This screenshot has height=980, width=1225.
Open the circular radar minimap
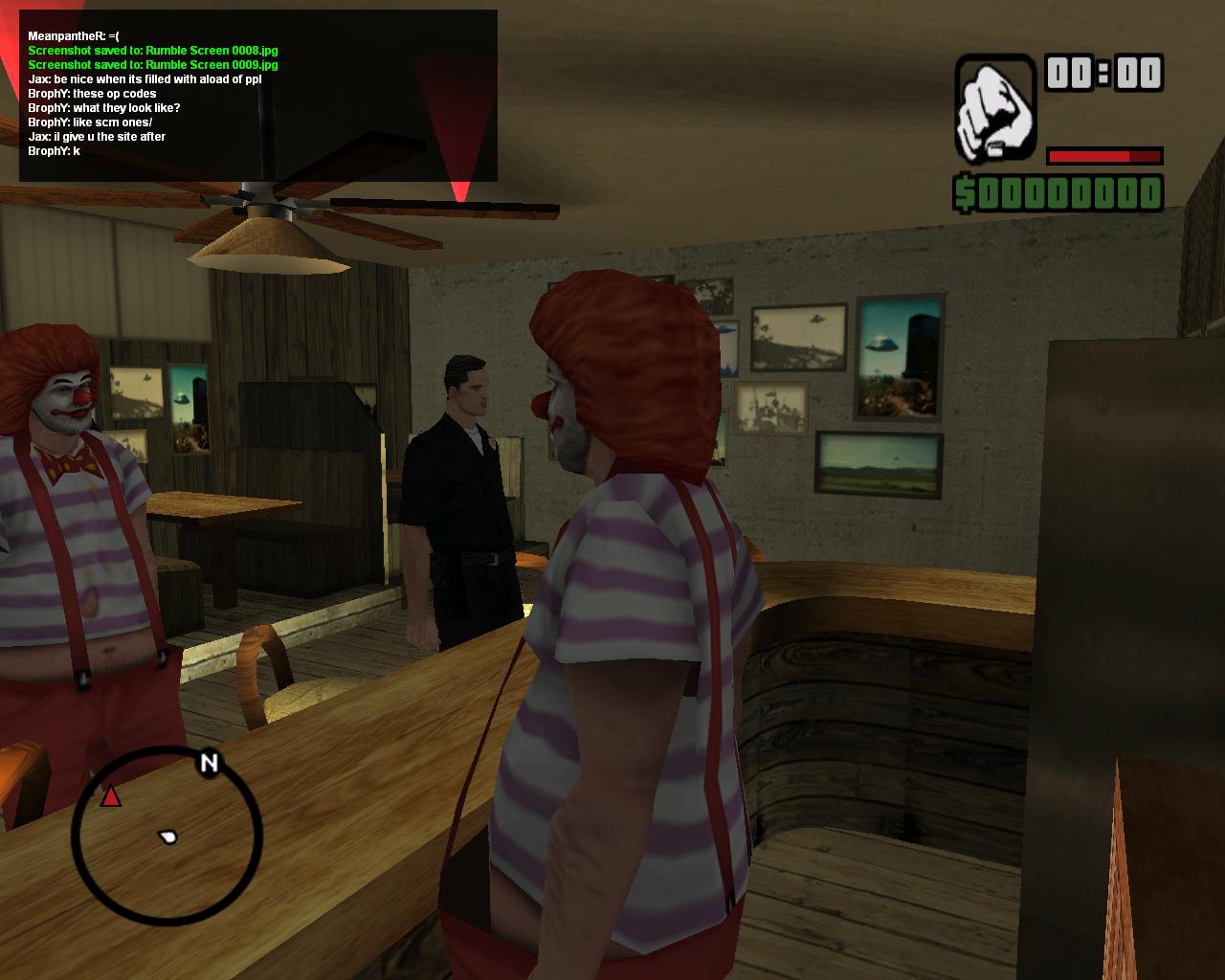click(167, 836)
